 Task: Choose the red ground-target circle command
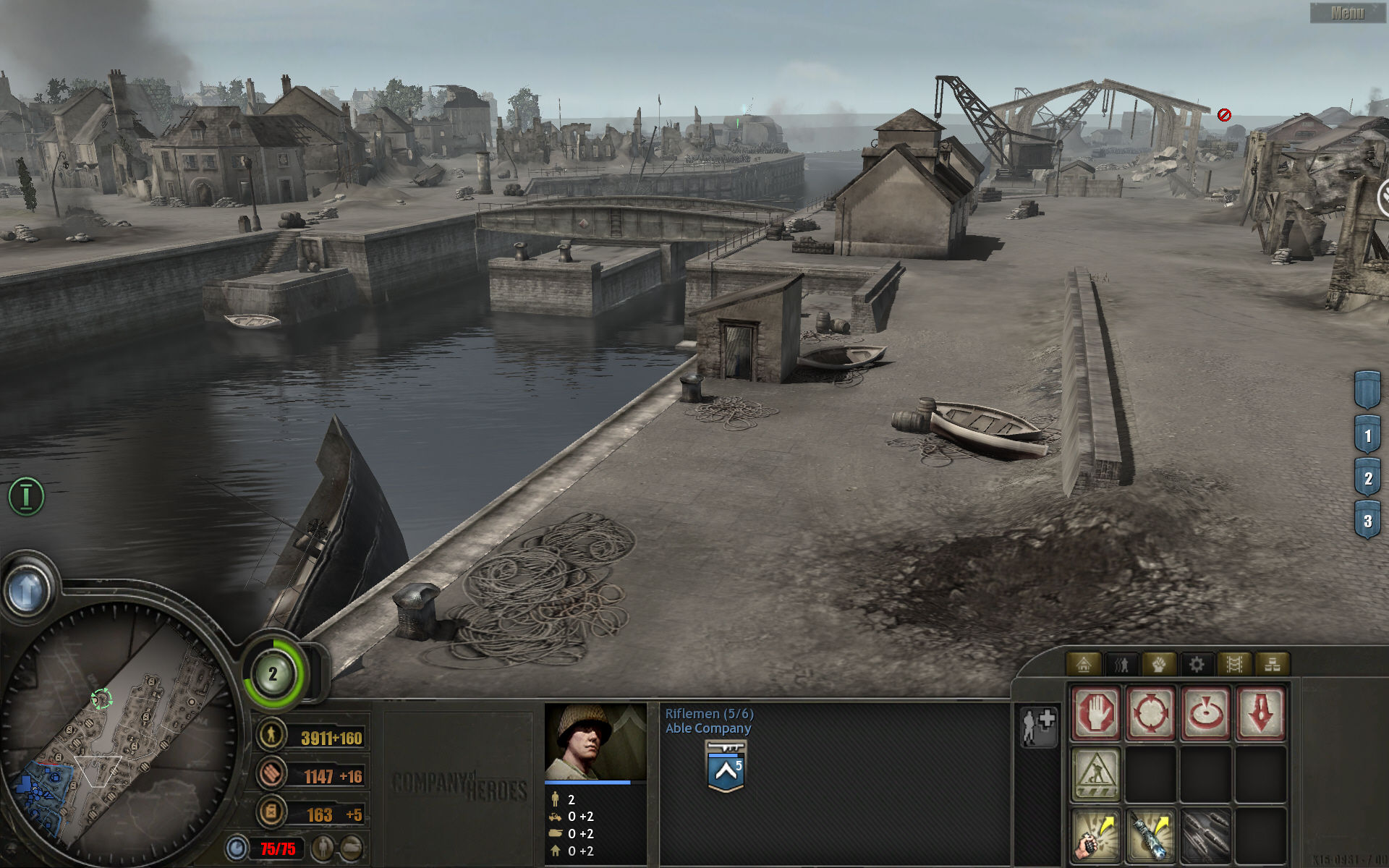point(1205,713)
